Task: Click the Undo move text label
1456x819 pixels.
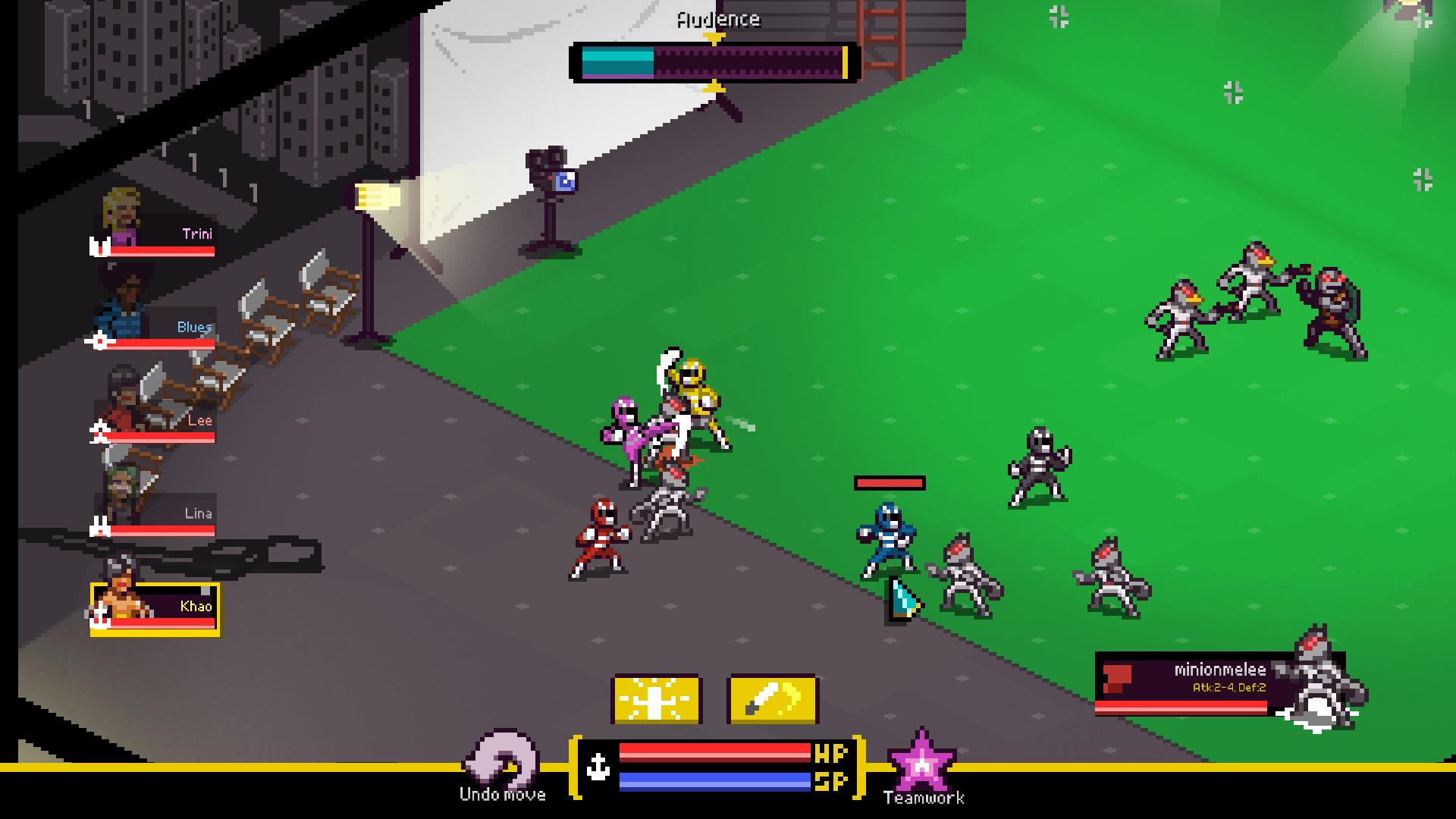Action: coord(502,795)
